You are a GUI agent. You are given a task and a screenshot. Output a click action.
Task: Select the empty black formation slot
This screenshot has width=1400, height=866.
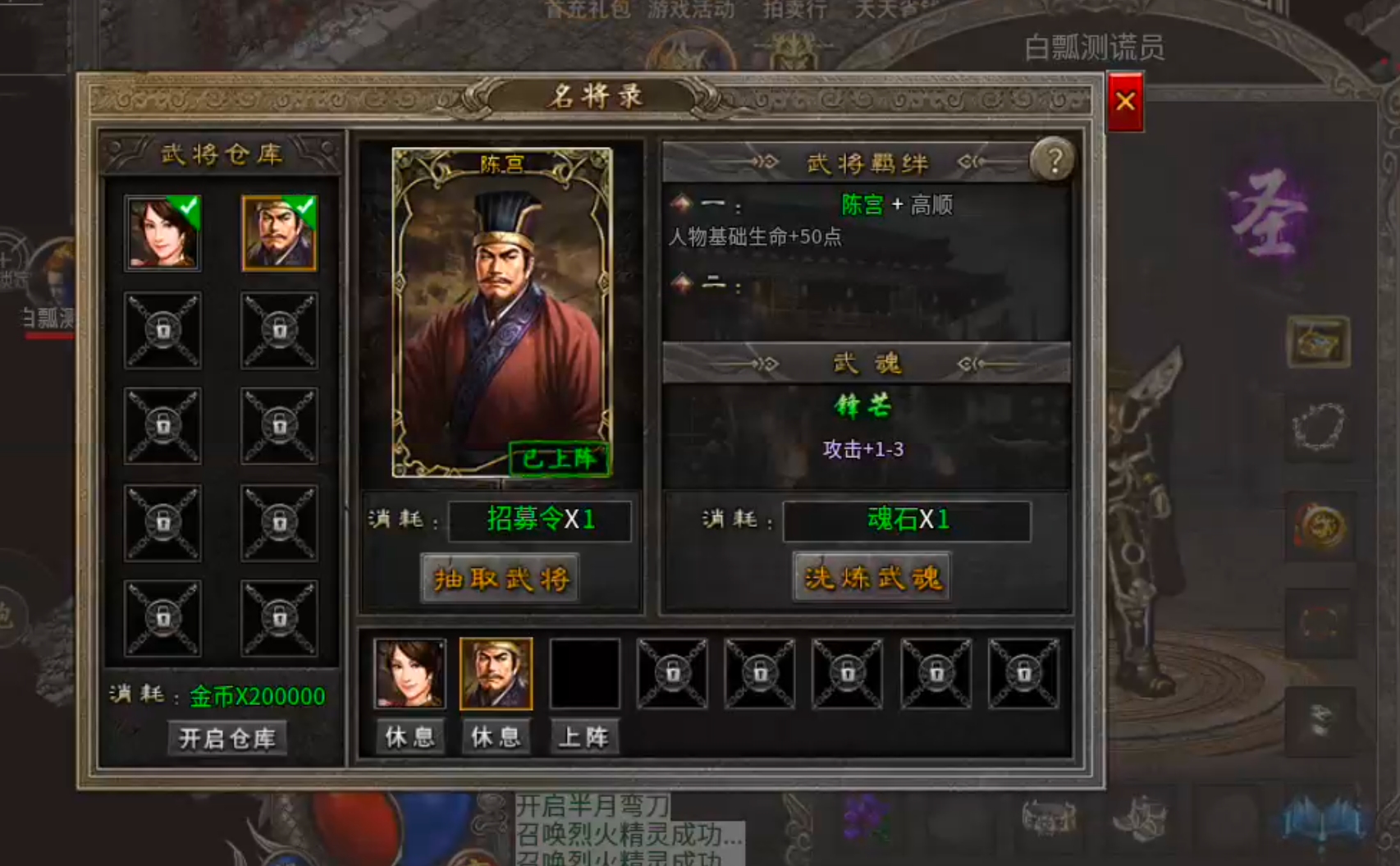pyautogui.click(x=584, y=674)
